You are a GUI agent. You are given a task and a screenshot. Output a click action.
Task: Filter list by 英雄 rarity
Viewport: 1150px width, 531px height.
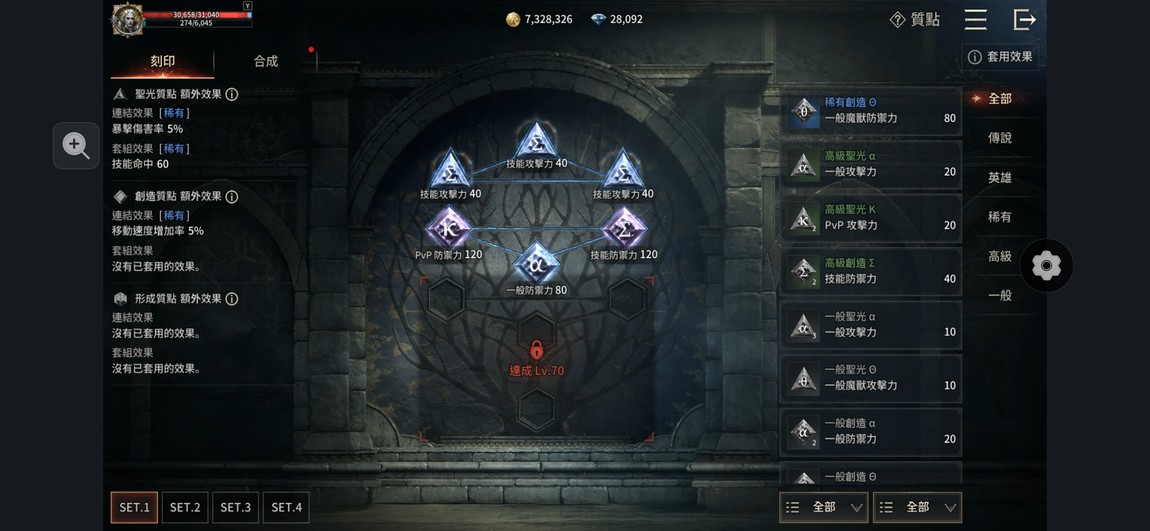click(x=999, y=177)
